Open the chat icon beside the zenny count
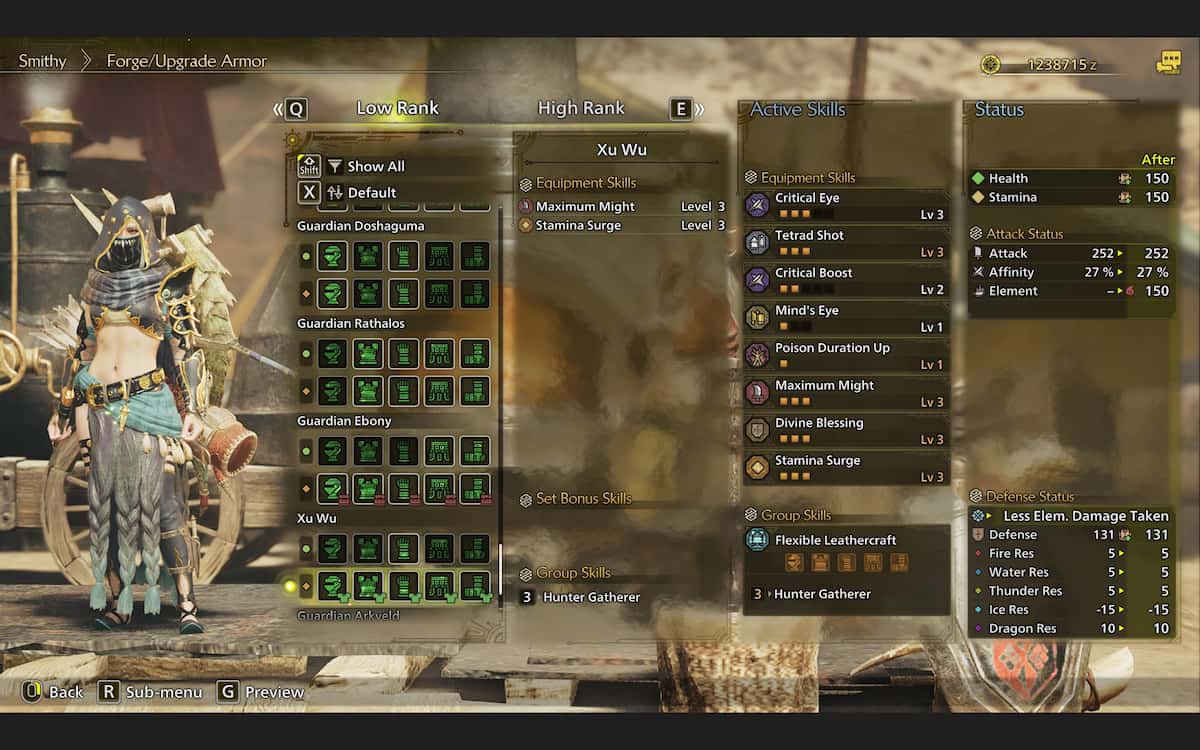This screenshot has width=1200, height=750. pyautogui.click(x=1168, y=63)
